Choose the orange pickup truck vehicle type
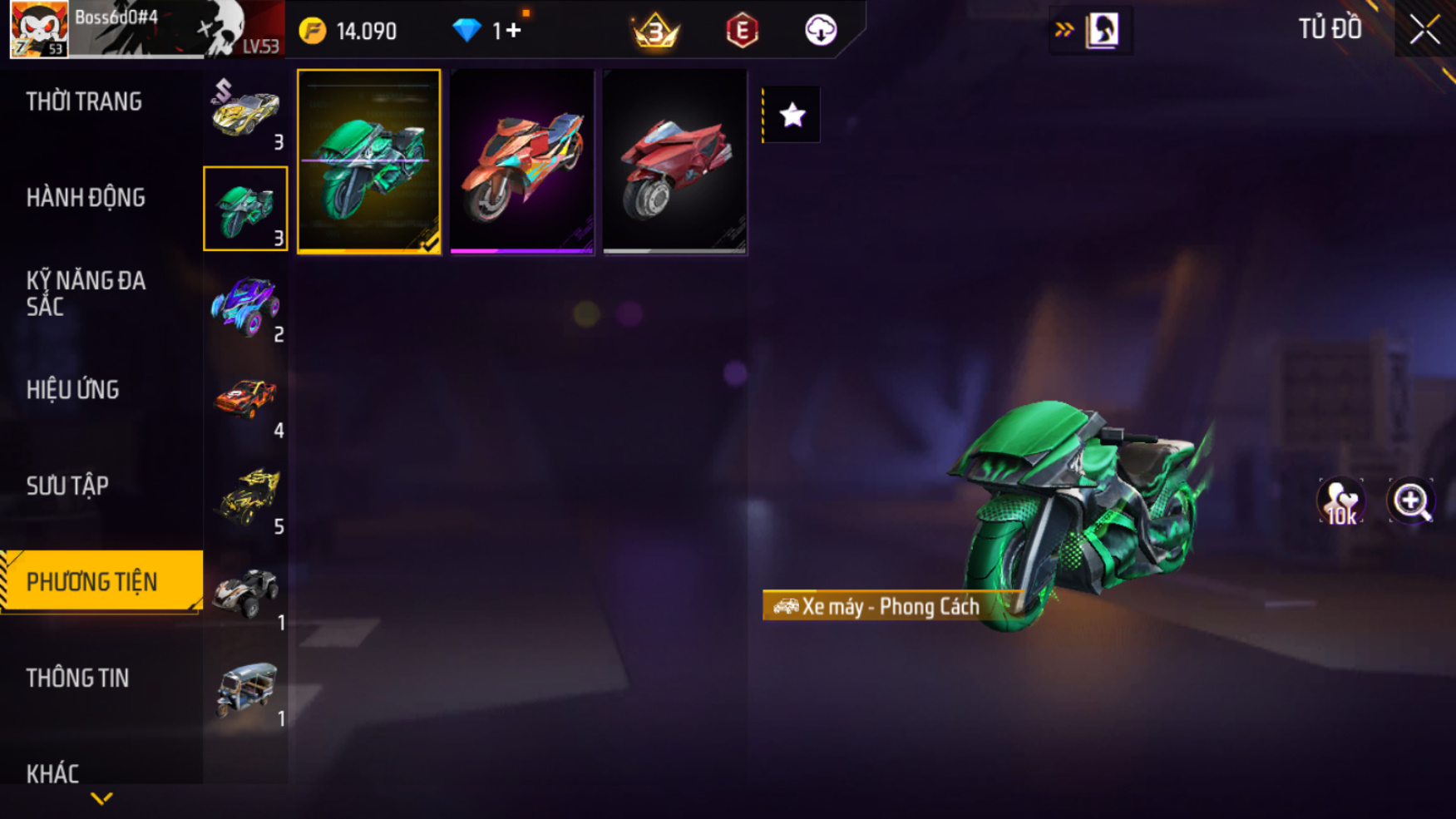This screenshot has height=819, width=1456. coord(245,401)
